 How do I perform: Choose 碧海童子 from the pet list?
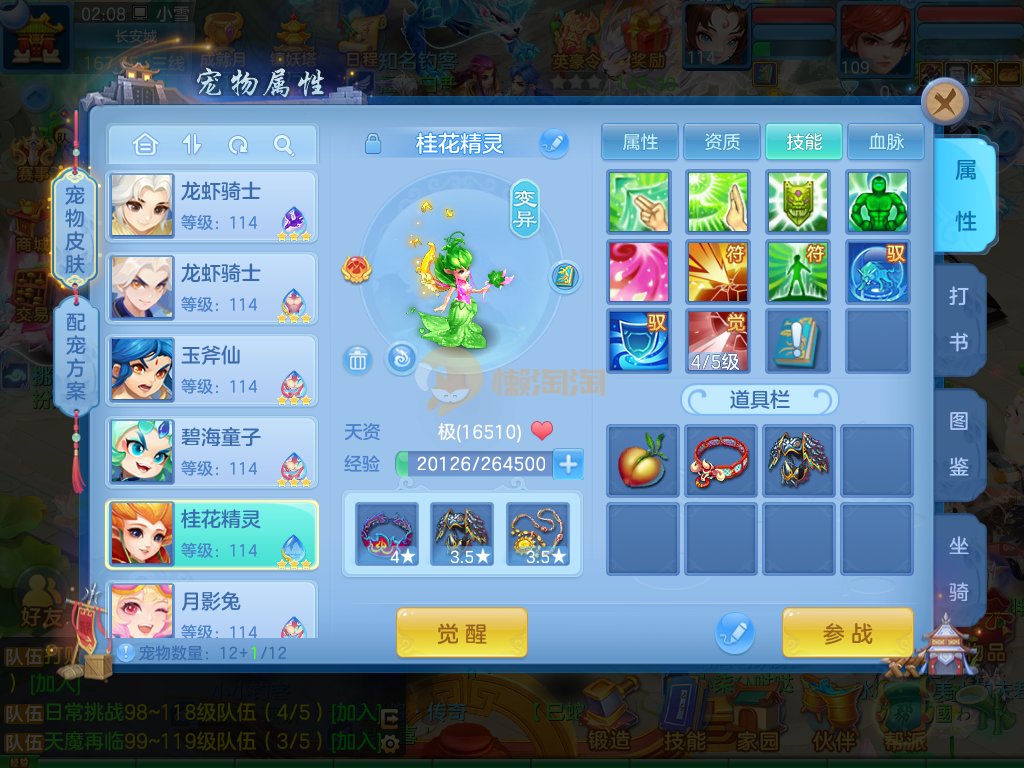[212, 451]
